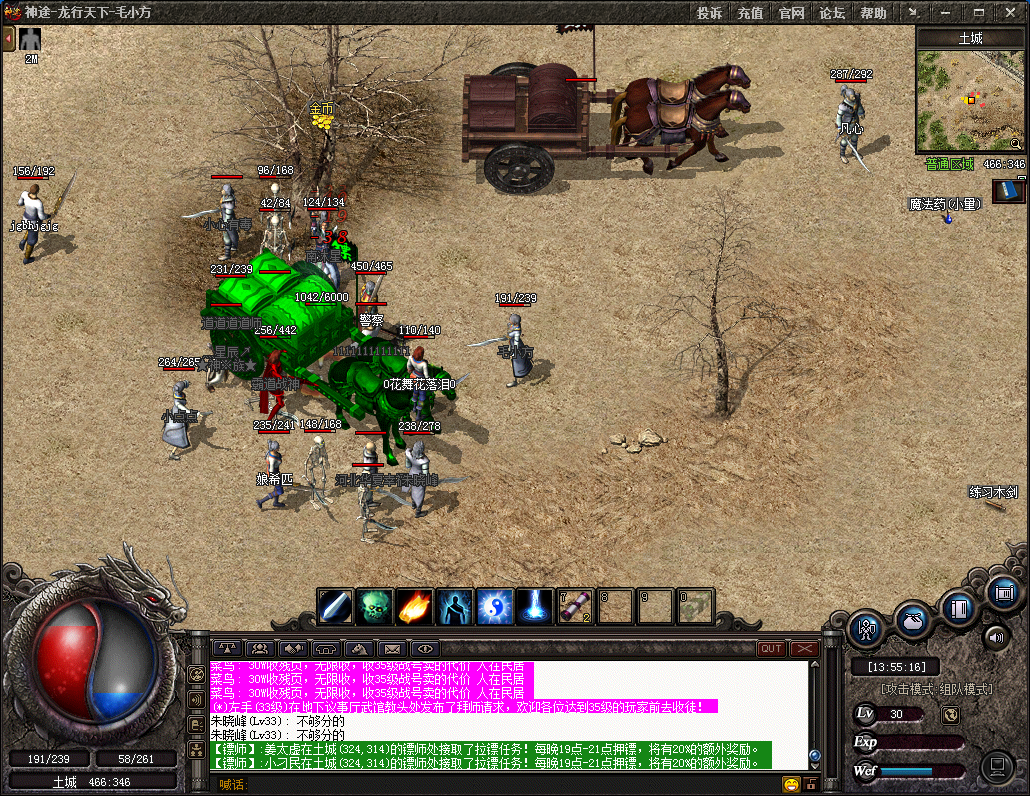Viewport: 1030px width, 796px height.
Task: Activate the green skull skill
Action: tap(375, 606)
